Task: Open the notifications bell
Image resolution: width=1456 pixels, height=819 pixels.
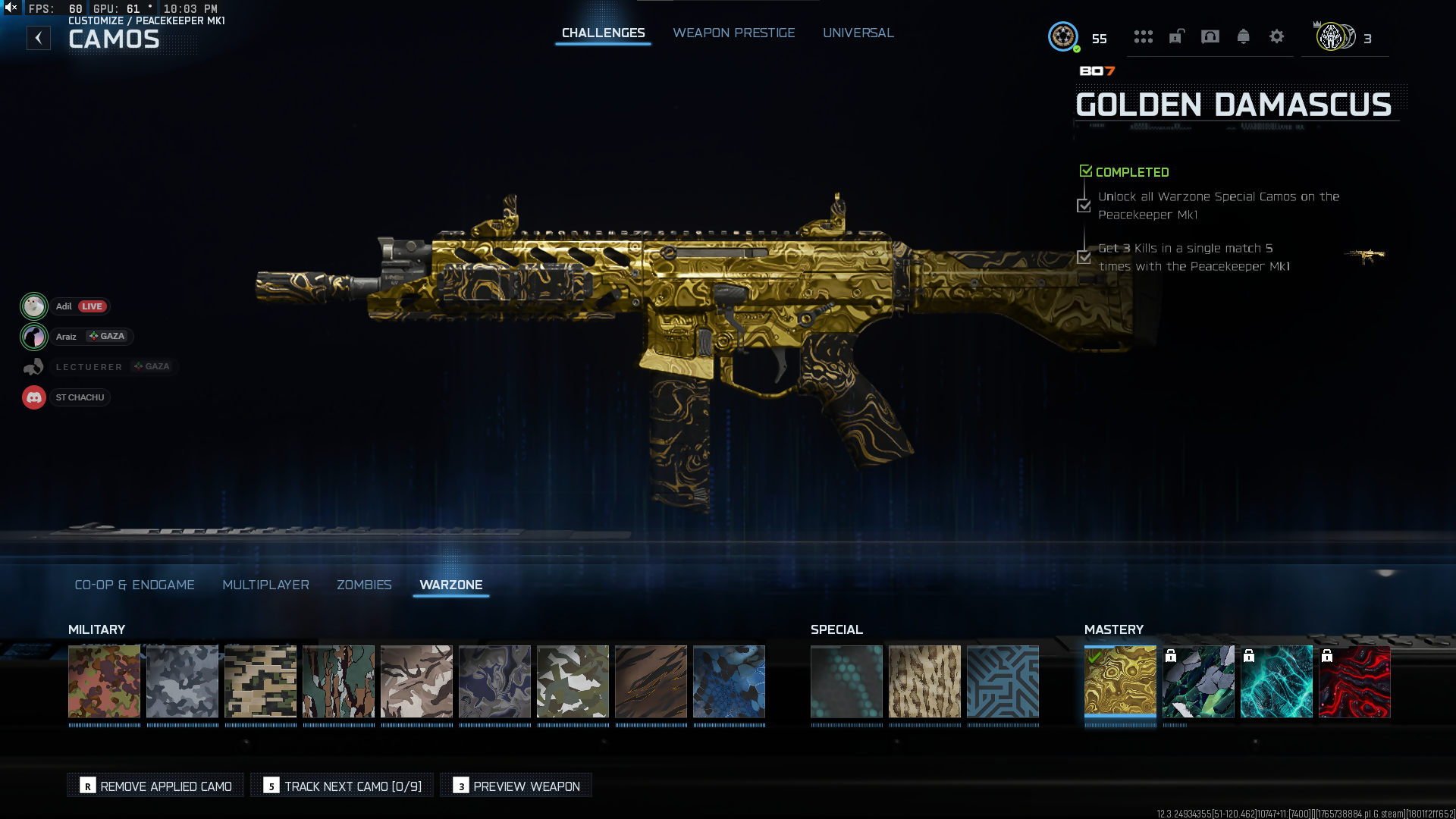Action: (x=1243, y=36)
